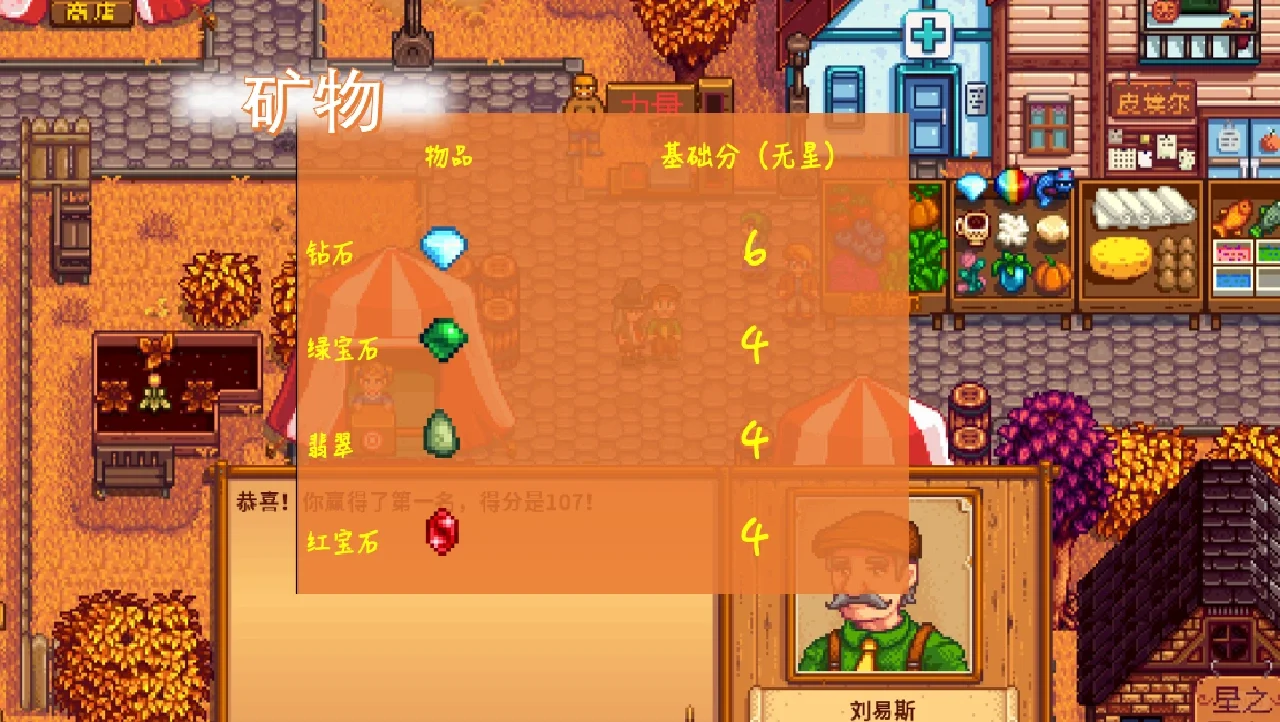Click the yellow cheese wheel on the stall
1280x722 pixels.
(x=1119, y=258)
